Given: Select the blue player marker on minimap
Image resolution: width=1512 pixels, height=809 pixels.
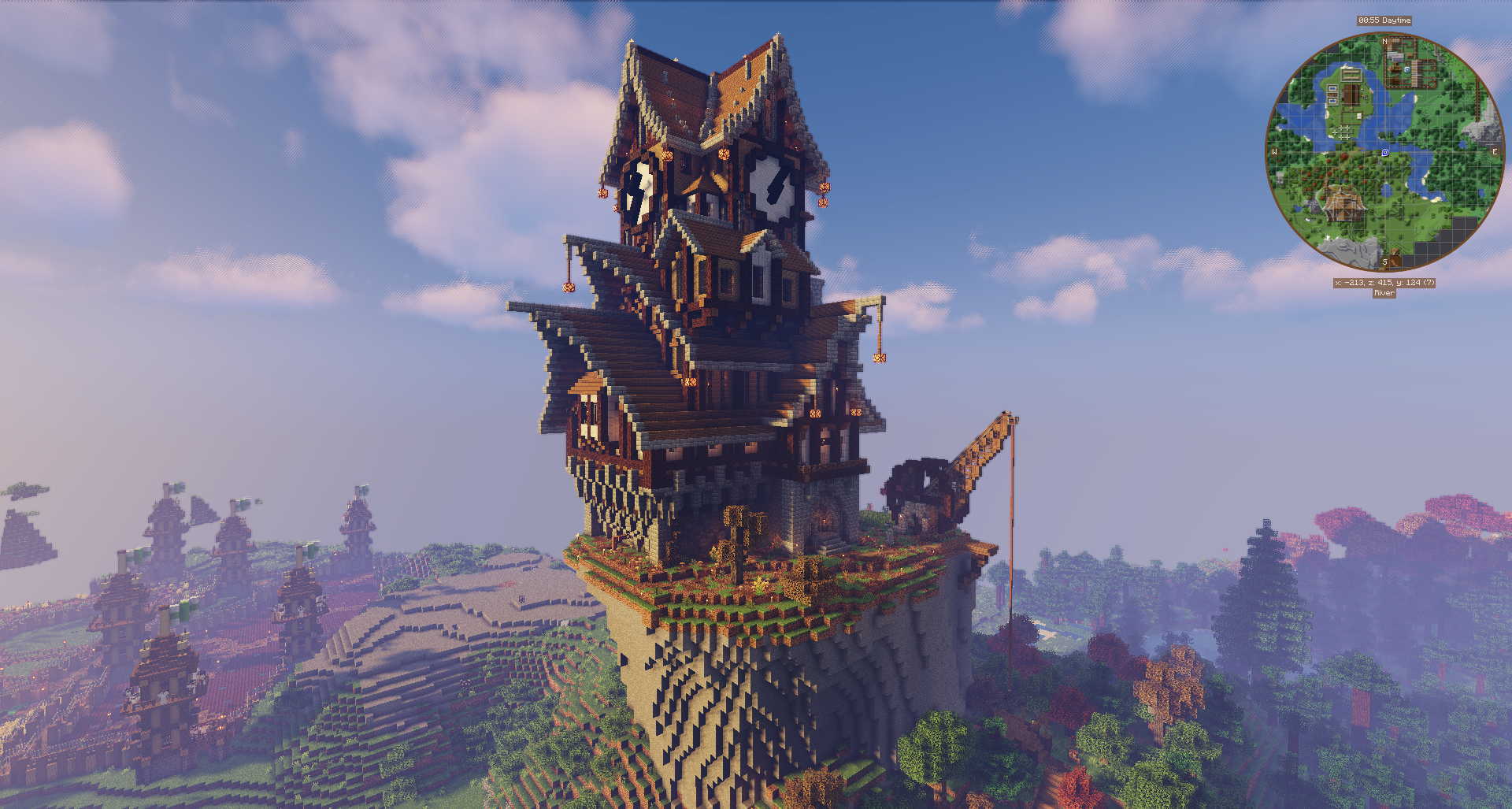Looking at the screenshot, I should [x=1385, y=153].
